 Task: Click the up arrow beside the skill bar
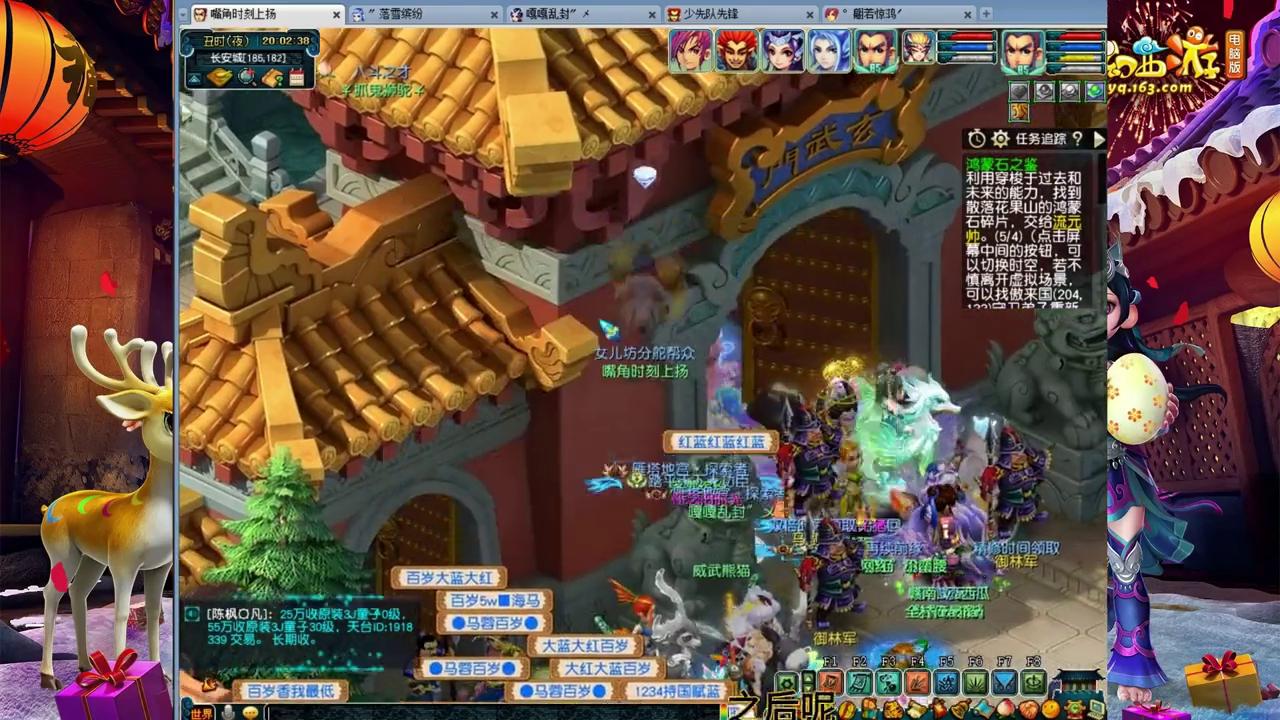808,678
